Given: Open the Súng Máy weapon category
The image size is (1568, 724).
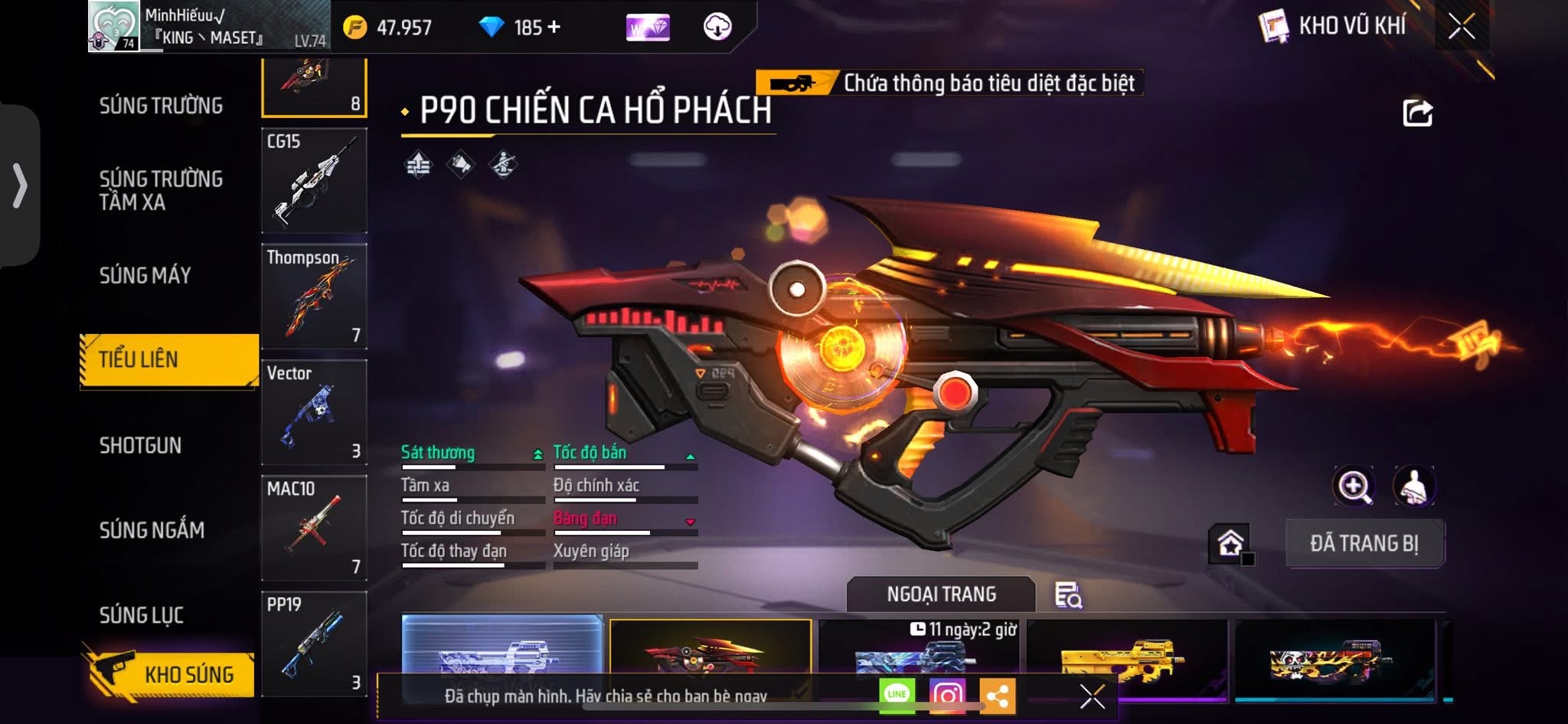Looking at the screenshot, I should pyautogui.click(x=145, y=275).
